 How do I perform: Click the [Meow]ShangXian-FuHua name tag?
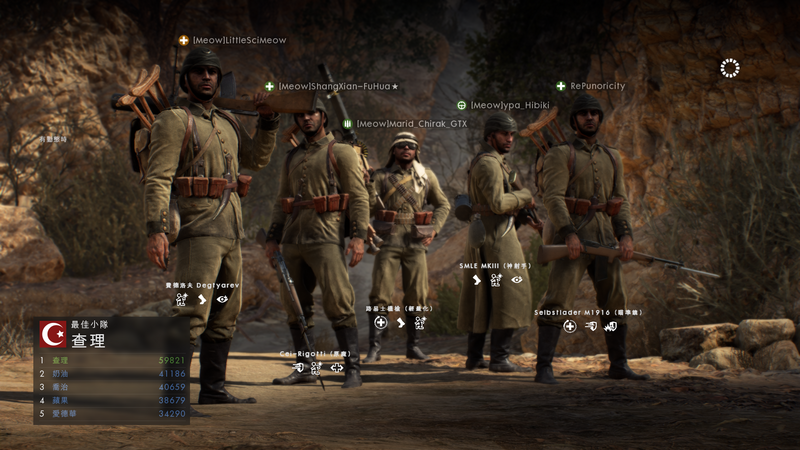tap(338, 87)
